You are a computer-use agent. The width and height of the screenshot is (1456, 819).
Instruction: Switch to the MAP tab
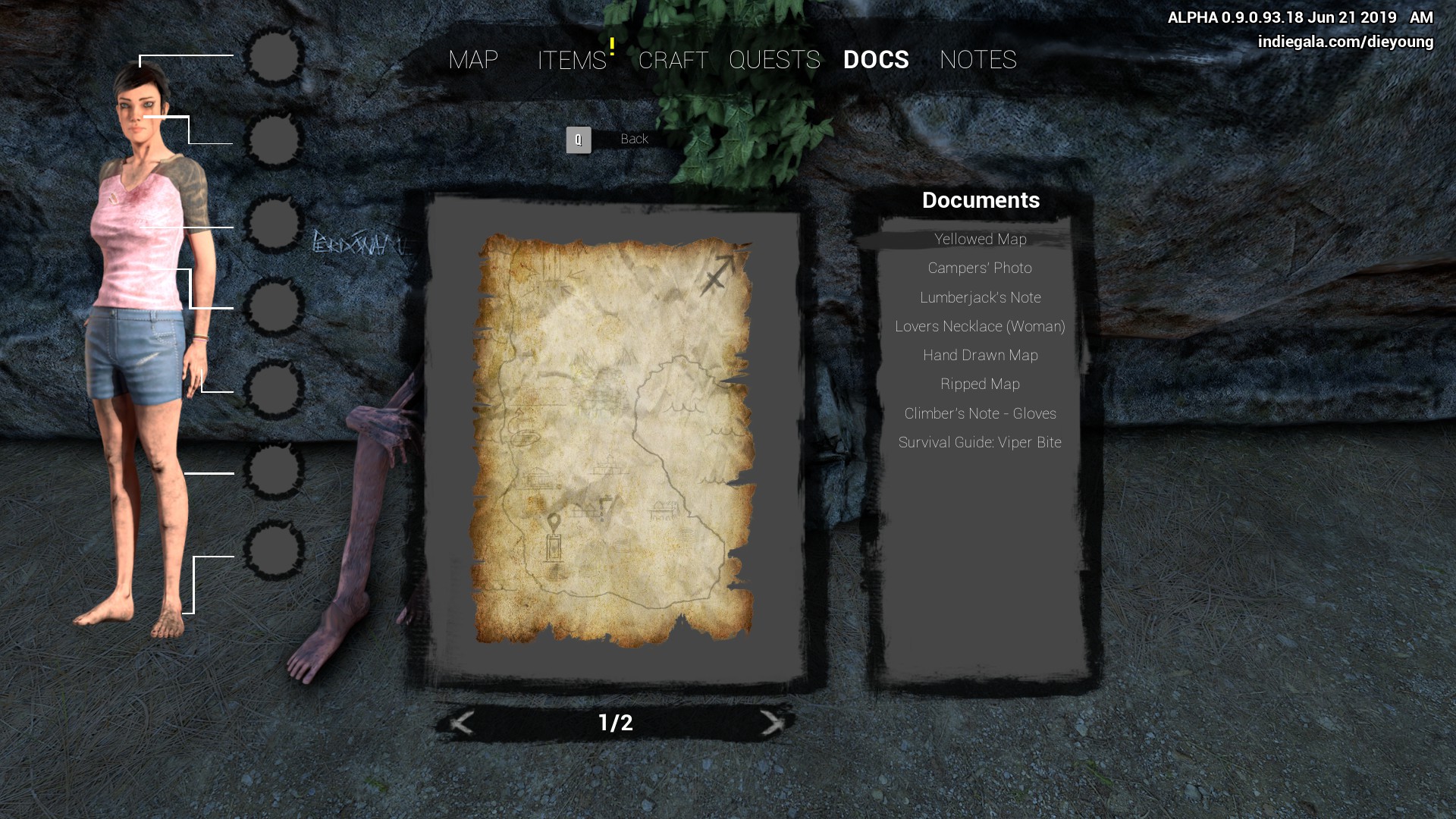pos(472,60)
